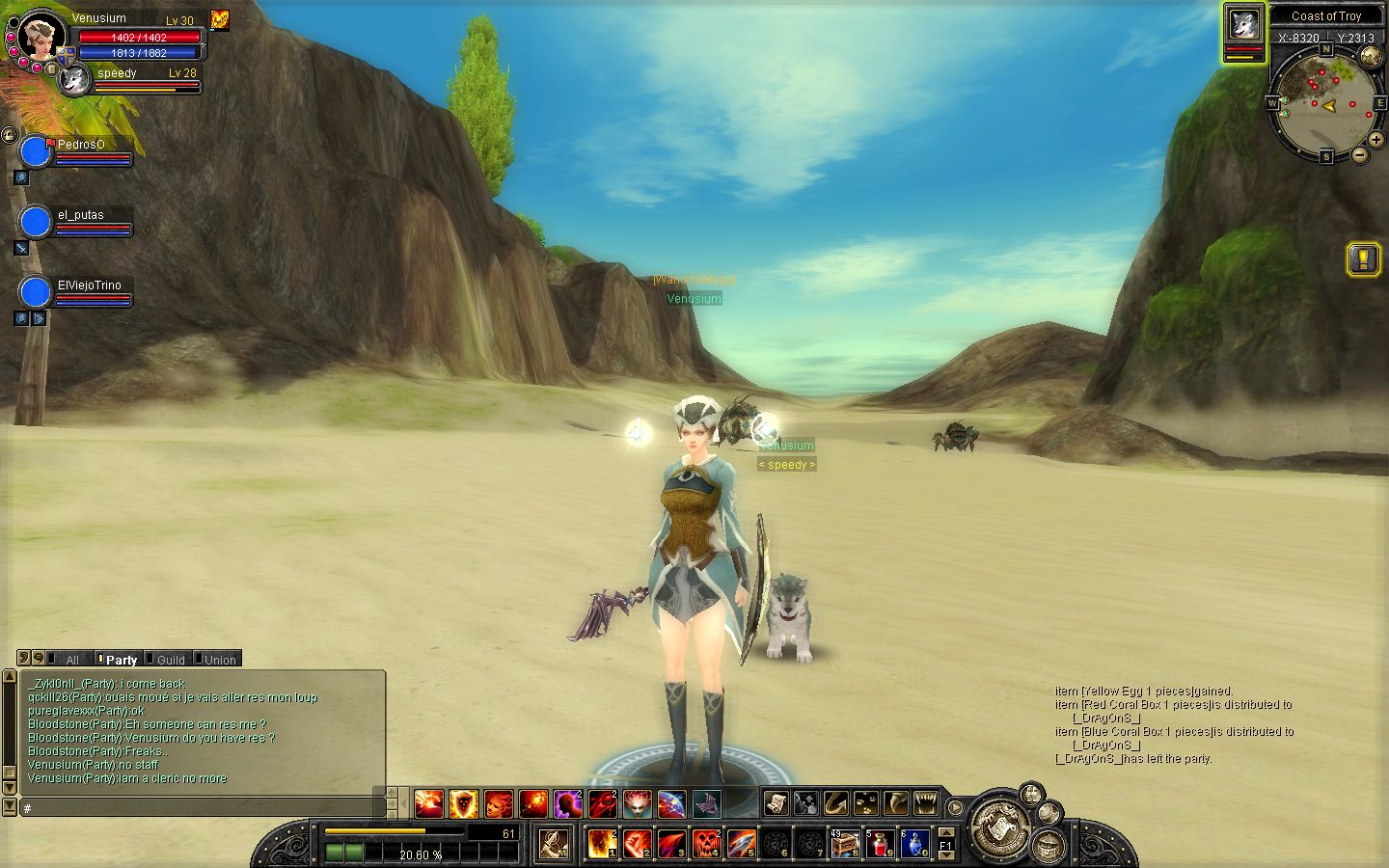Click the large round scroll menu button
Image resolution: width=1389 pixels, height=868 pixels.
999,827
